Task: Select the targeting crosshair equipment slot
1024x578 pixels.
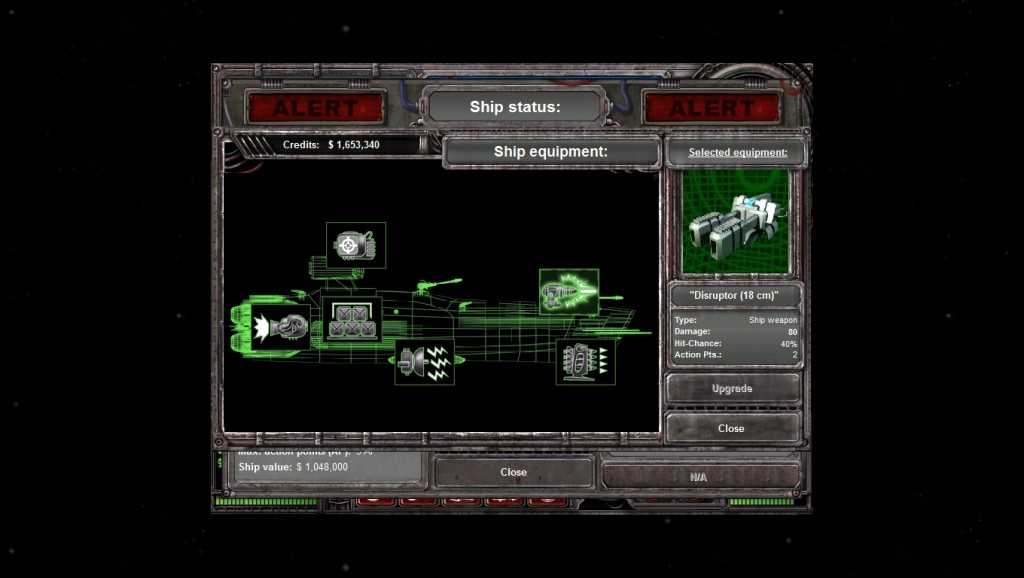Action: coord(356,245)
